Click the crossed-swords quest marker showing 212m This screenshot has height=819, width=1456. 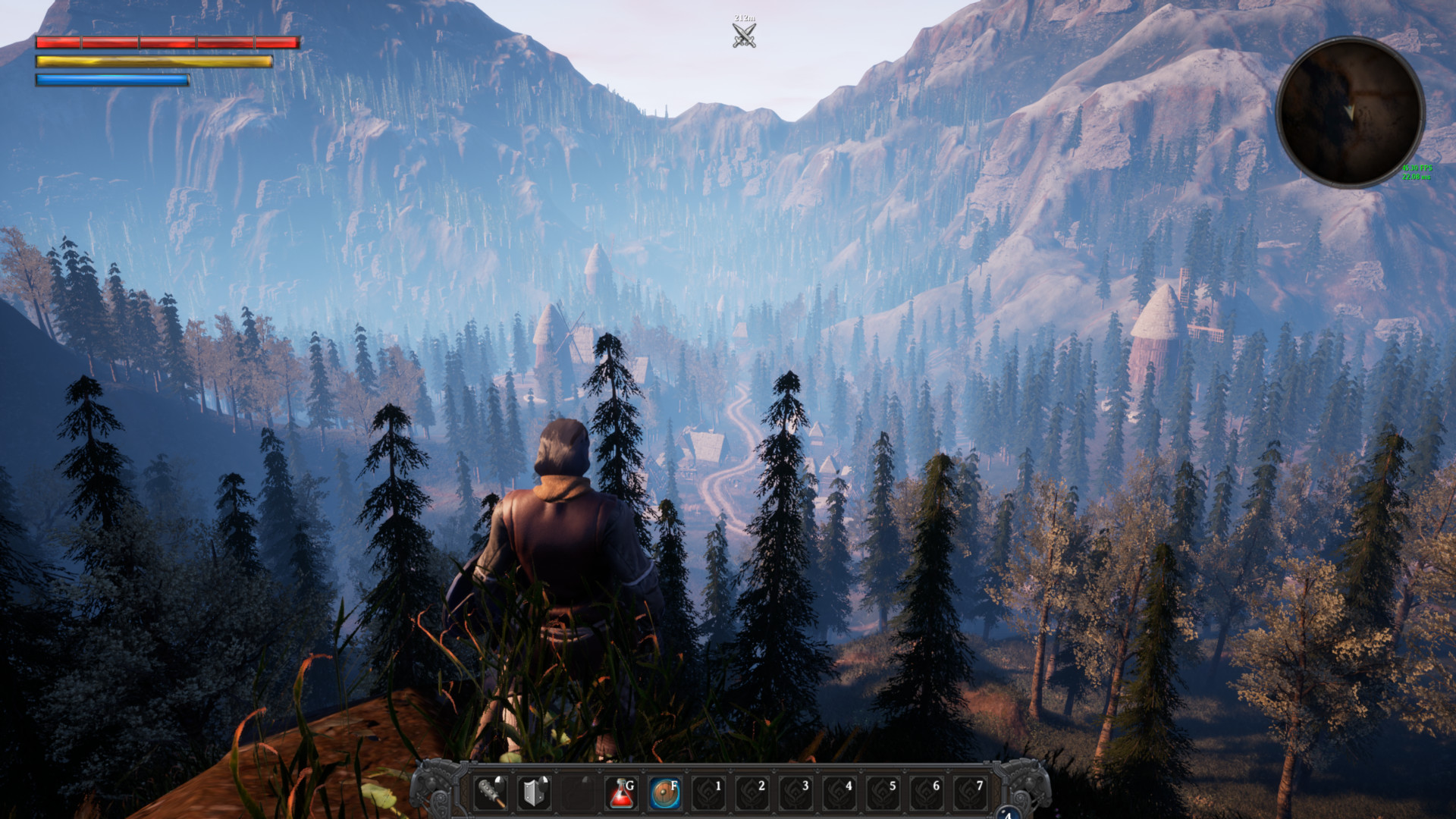(742, 32)
